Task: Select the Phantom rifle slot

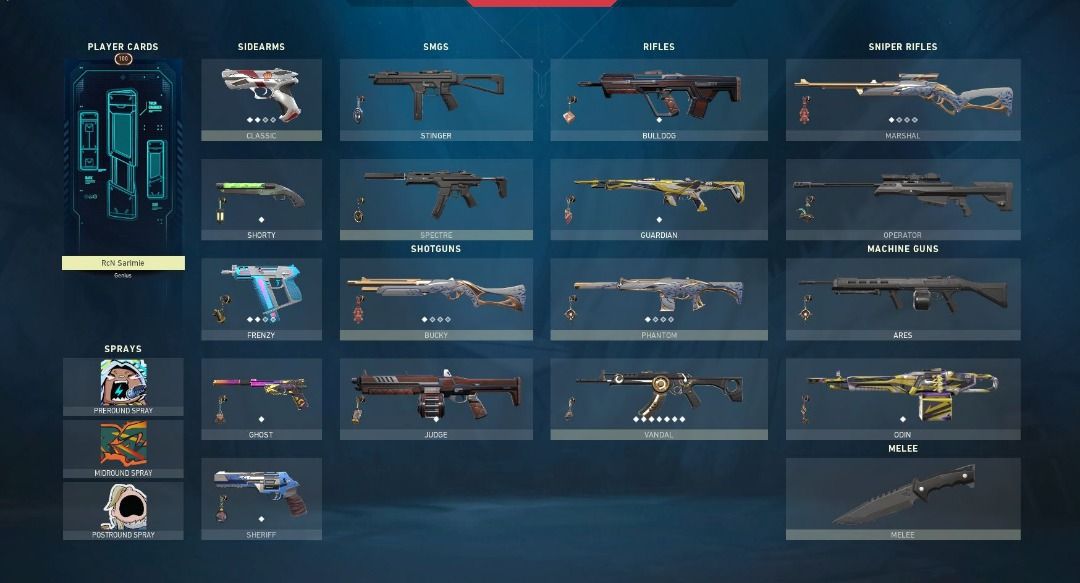Action: [x=659, y=298]
